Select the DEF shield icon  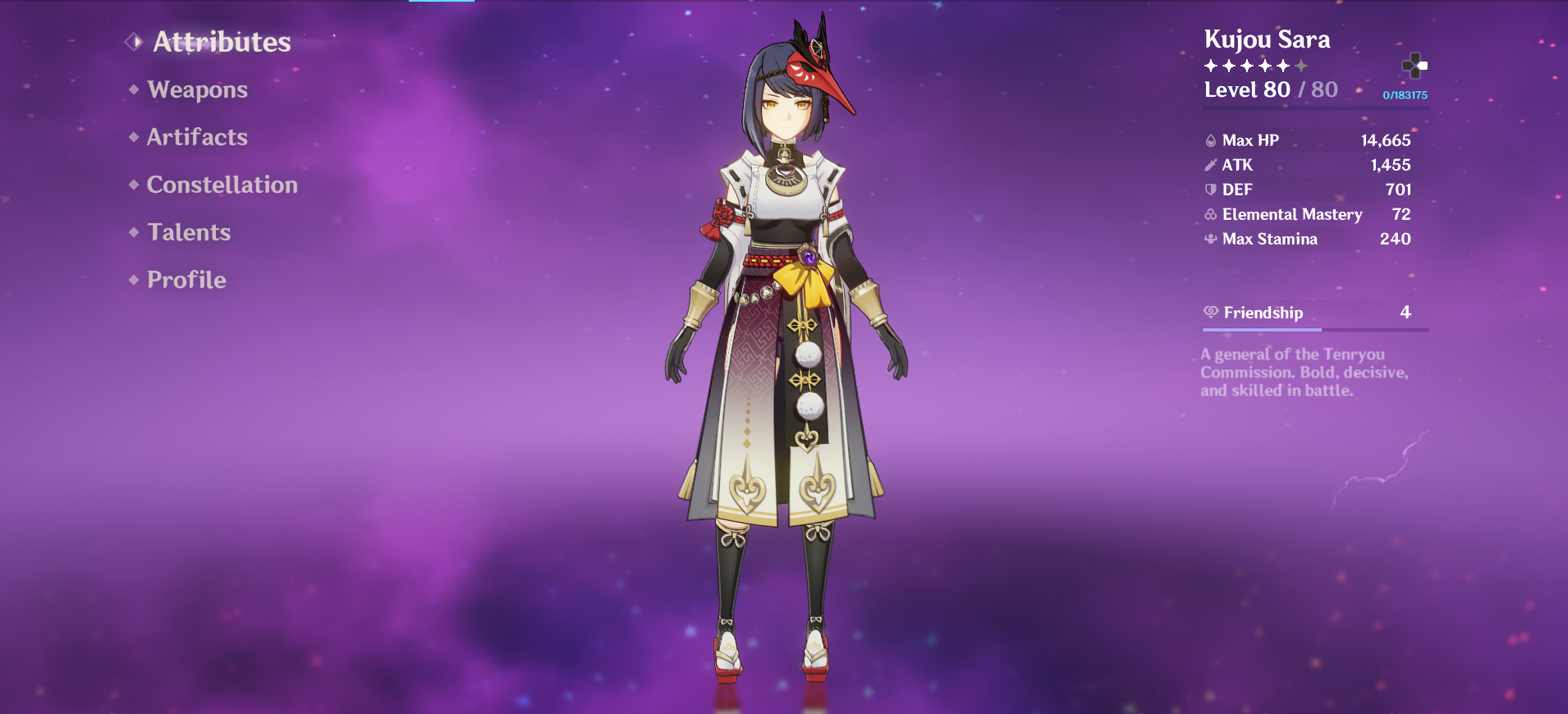(x=1210, y=189)
